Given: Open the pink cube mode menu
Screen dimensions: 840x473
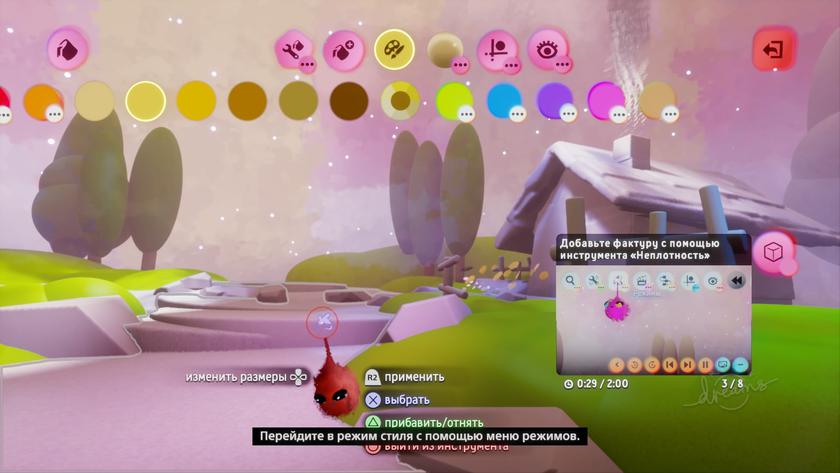Looking at the screenshot, I should point(774,251).
